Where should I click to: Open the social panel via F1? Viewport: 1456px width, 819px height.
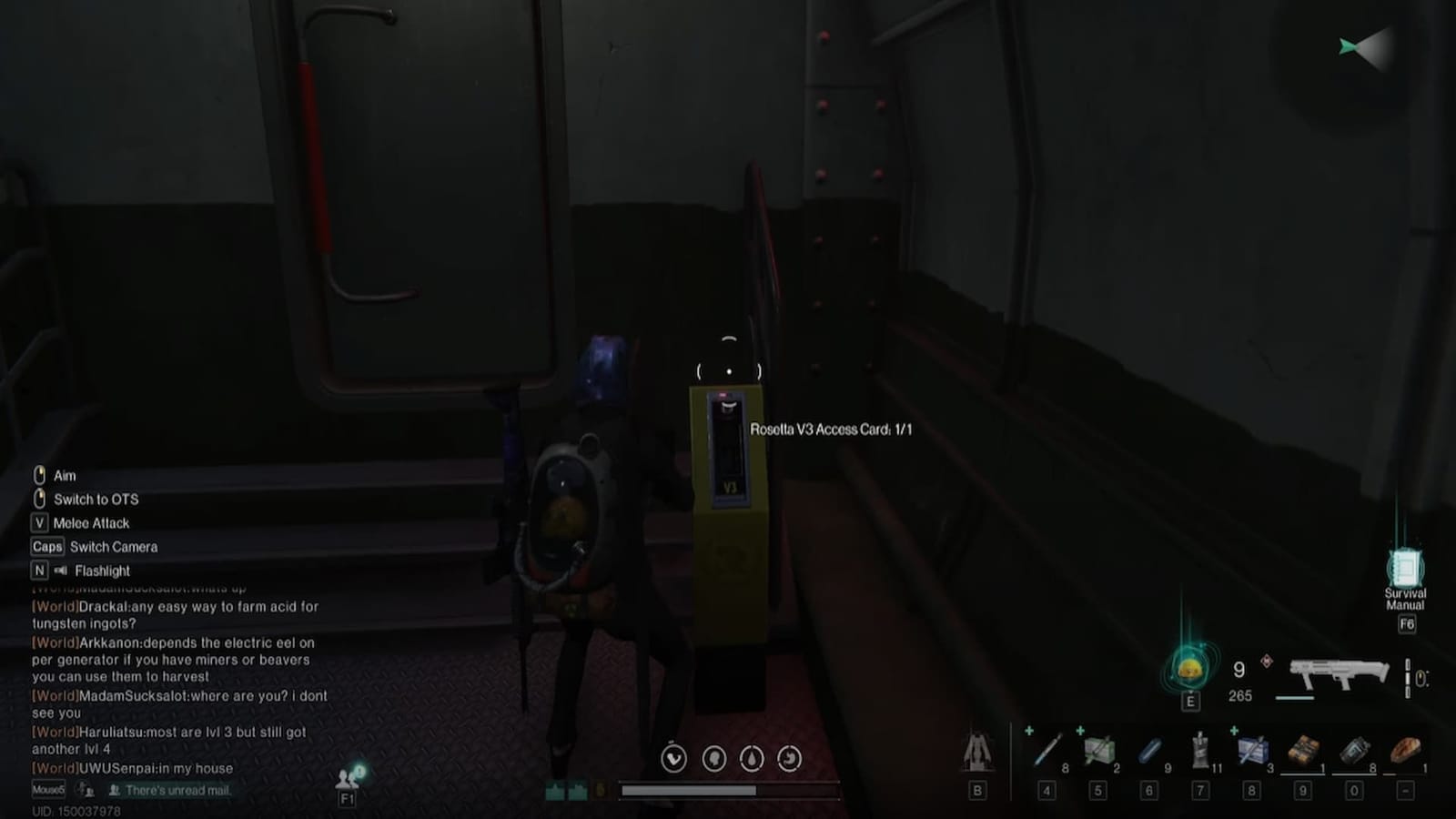pyautogui.click(x=347, y=783)
